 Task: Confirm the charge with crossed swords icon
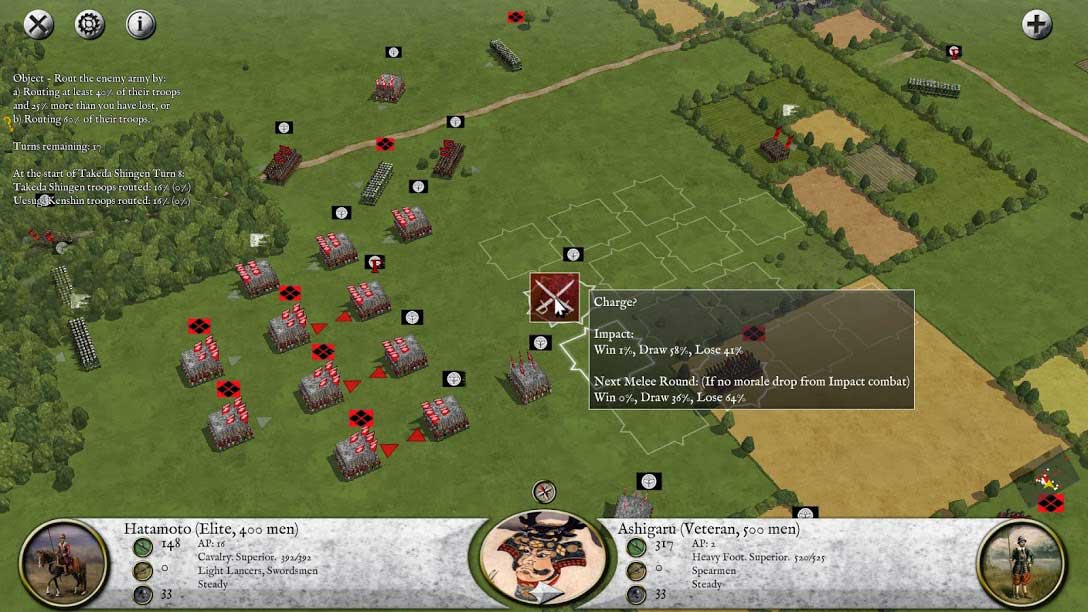click(554, 298)
